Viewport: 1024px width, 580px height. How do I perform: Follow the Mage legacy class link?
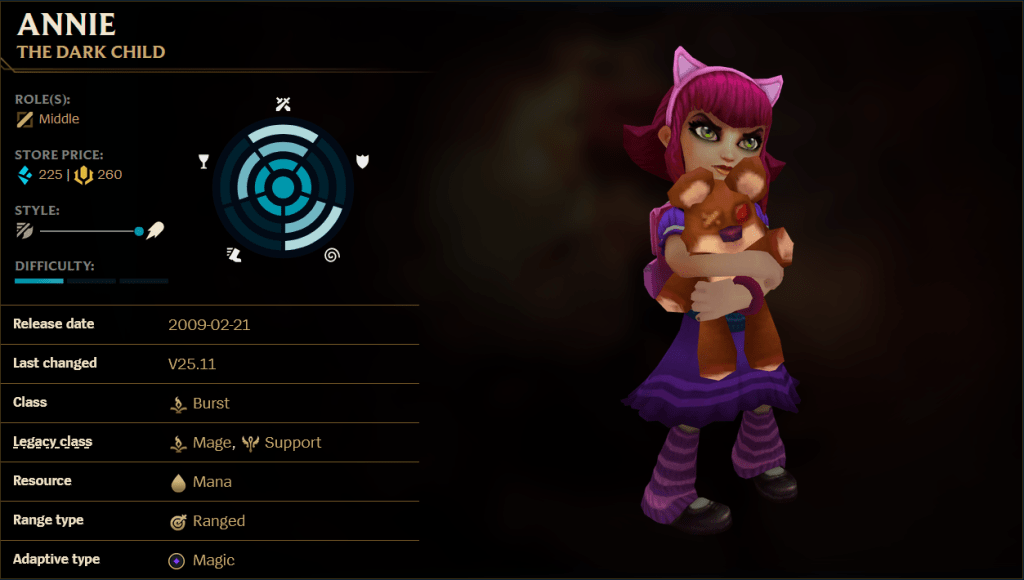(x=213, y=442)
